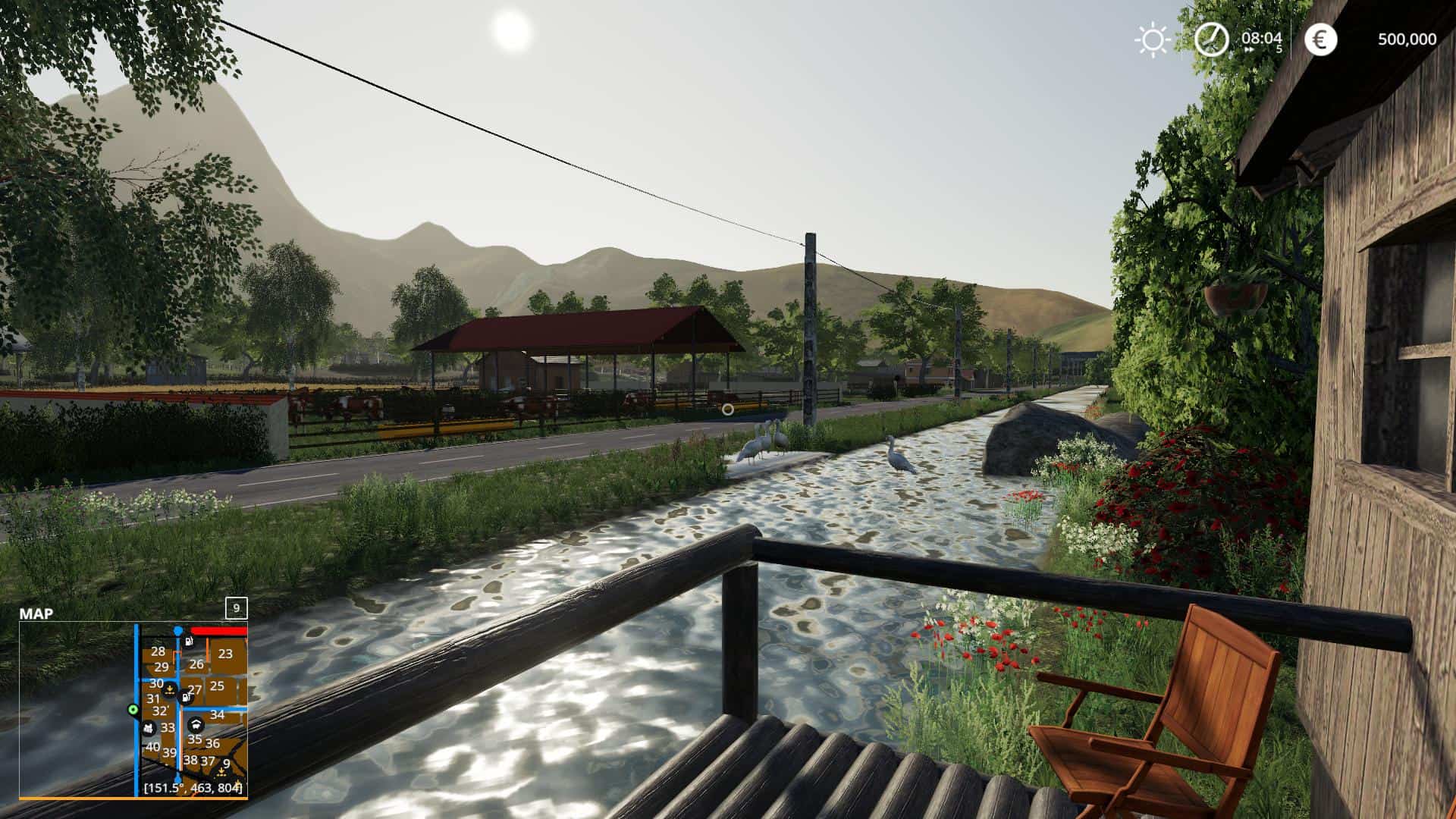1456x819 pixels.
Task: Choose field 25 on the minimap
Action: 217,686
